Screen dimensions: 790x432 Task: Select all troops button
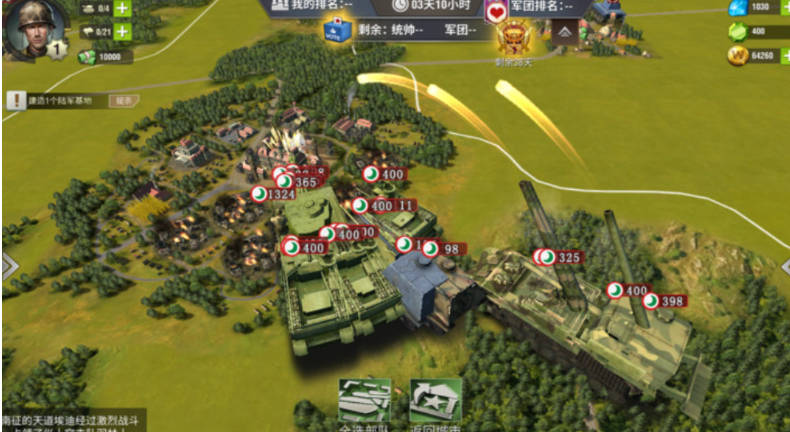point(363,404)
